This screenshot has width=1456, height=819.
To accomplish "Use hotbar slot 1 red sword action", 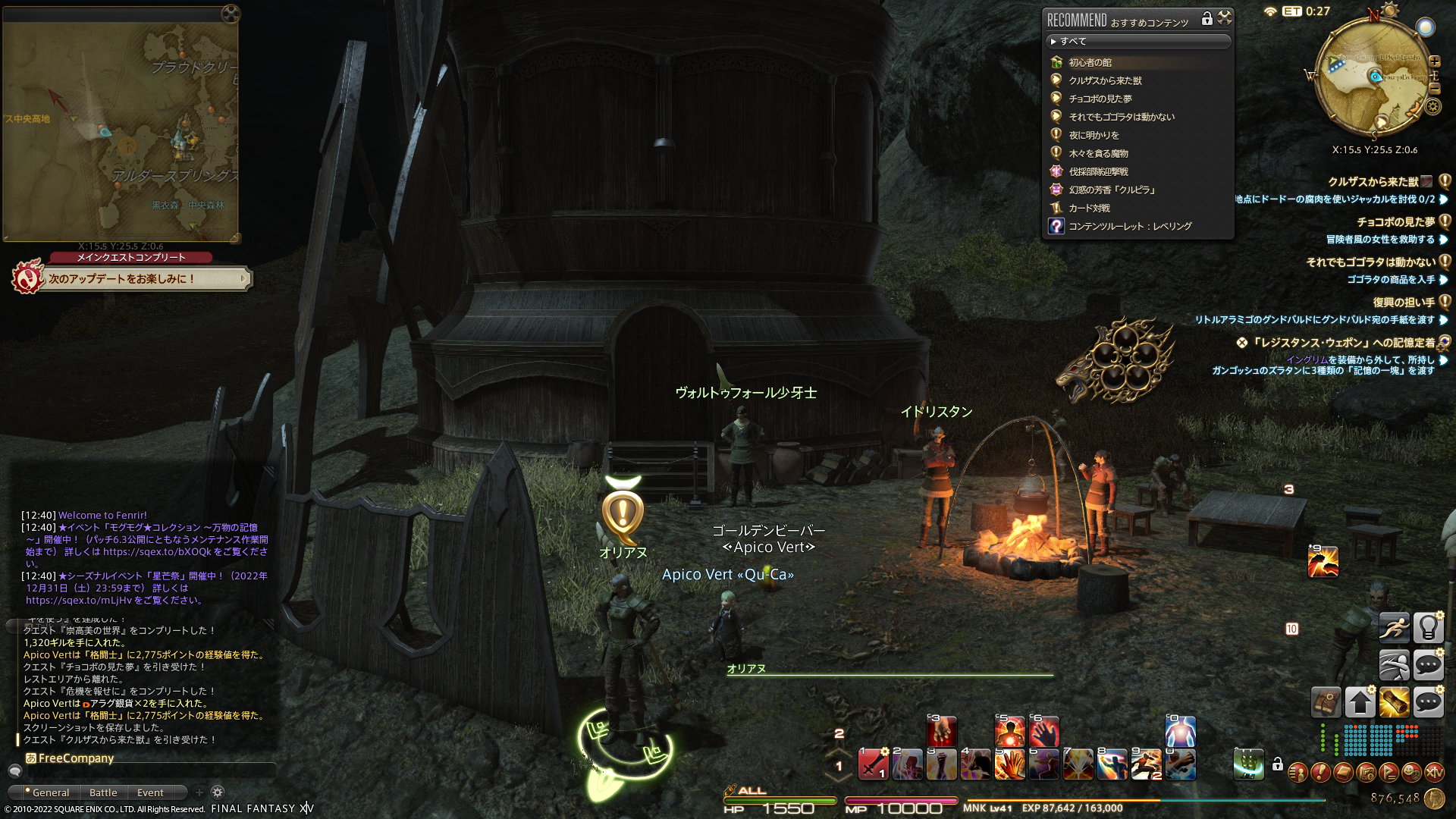I will [873, 764].
